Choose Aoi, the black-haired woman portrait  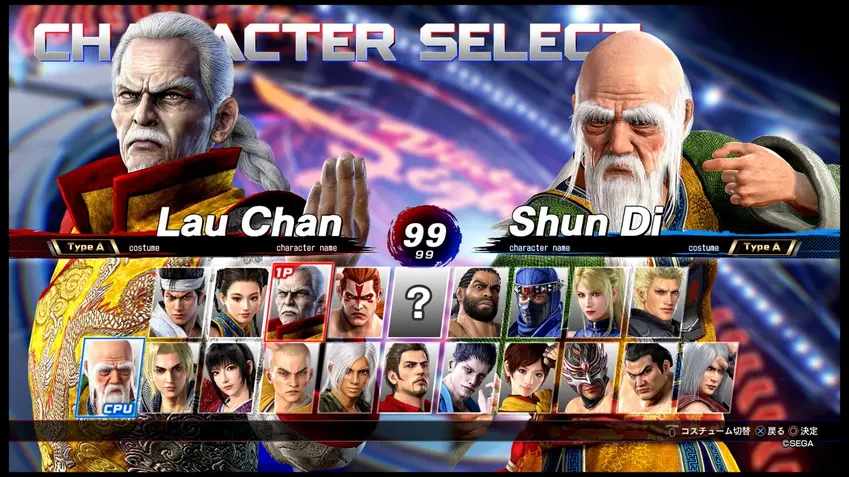(229, 376)
